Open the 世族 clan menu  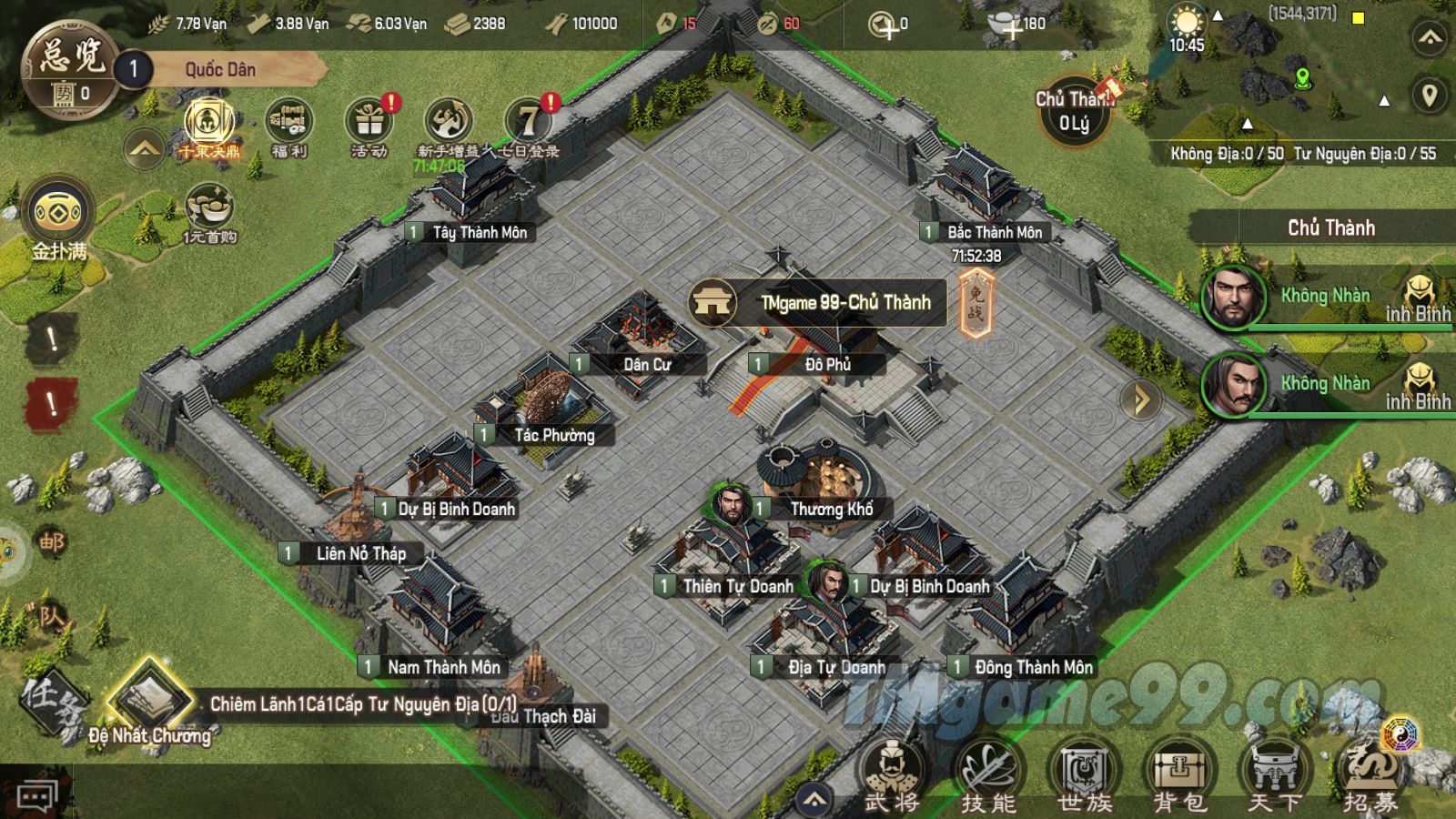1085,775
